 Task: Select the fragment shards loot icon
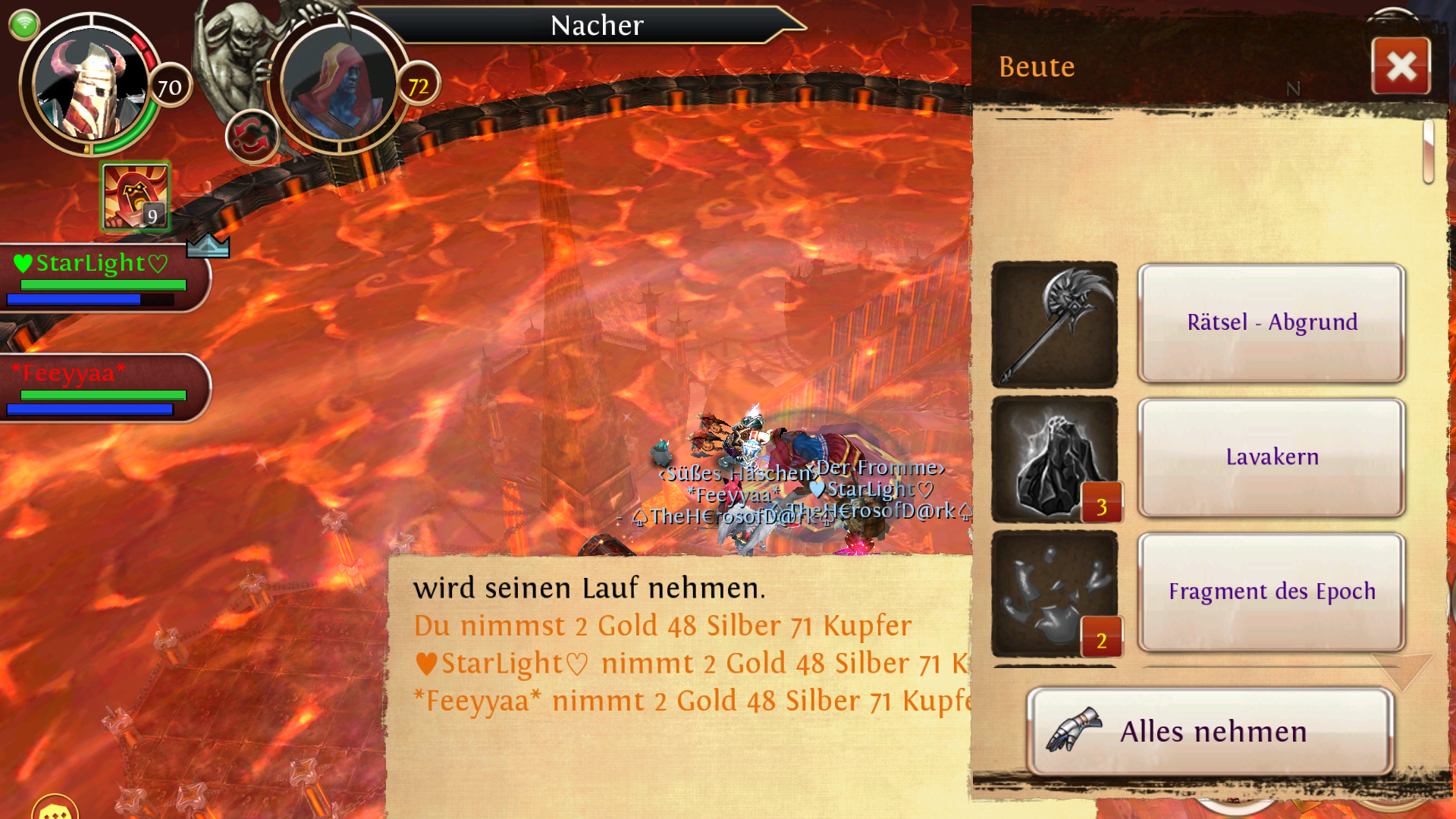(x=1054, y=593)
